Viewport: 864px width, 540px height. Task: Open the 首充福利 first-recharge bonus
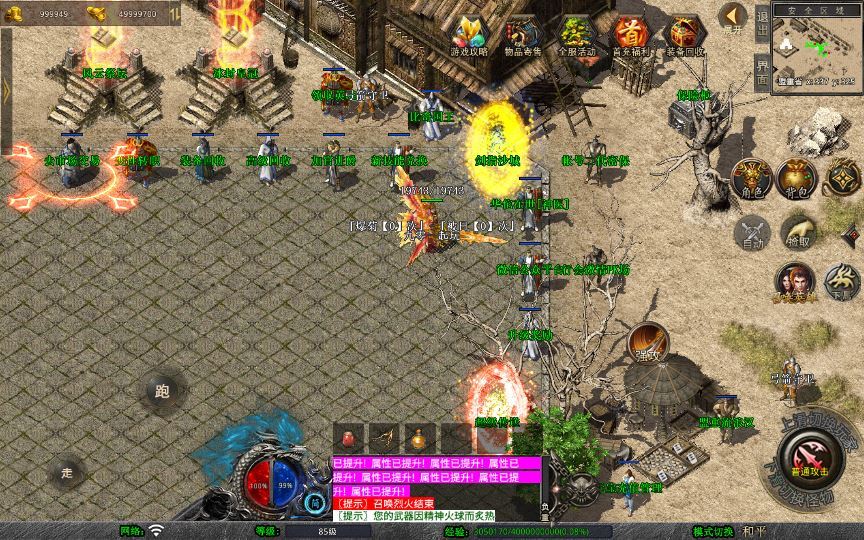630,35
